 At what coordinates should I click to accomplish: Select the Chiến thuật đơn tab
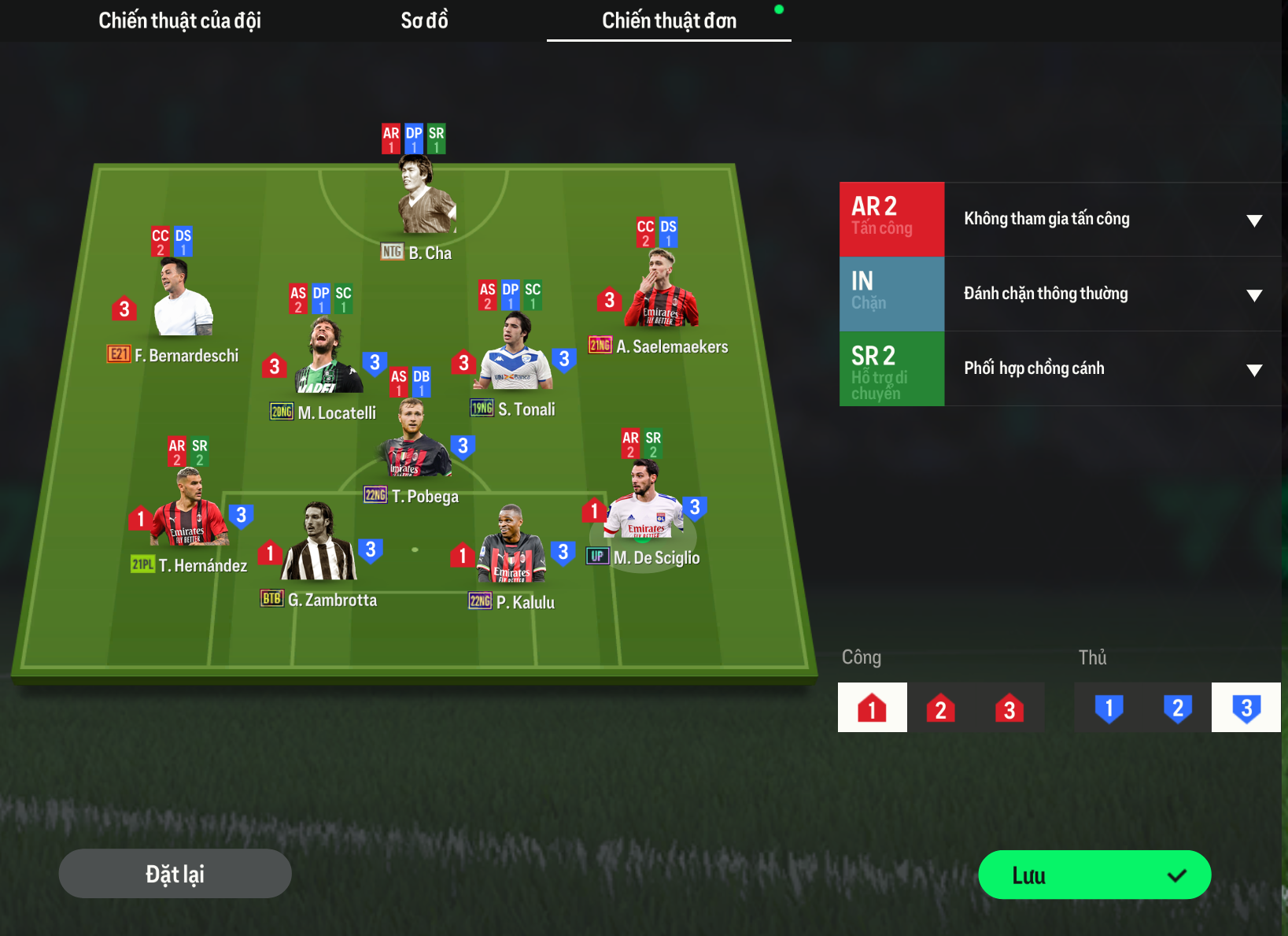click(x=669, y=20)
